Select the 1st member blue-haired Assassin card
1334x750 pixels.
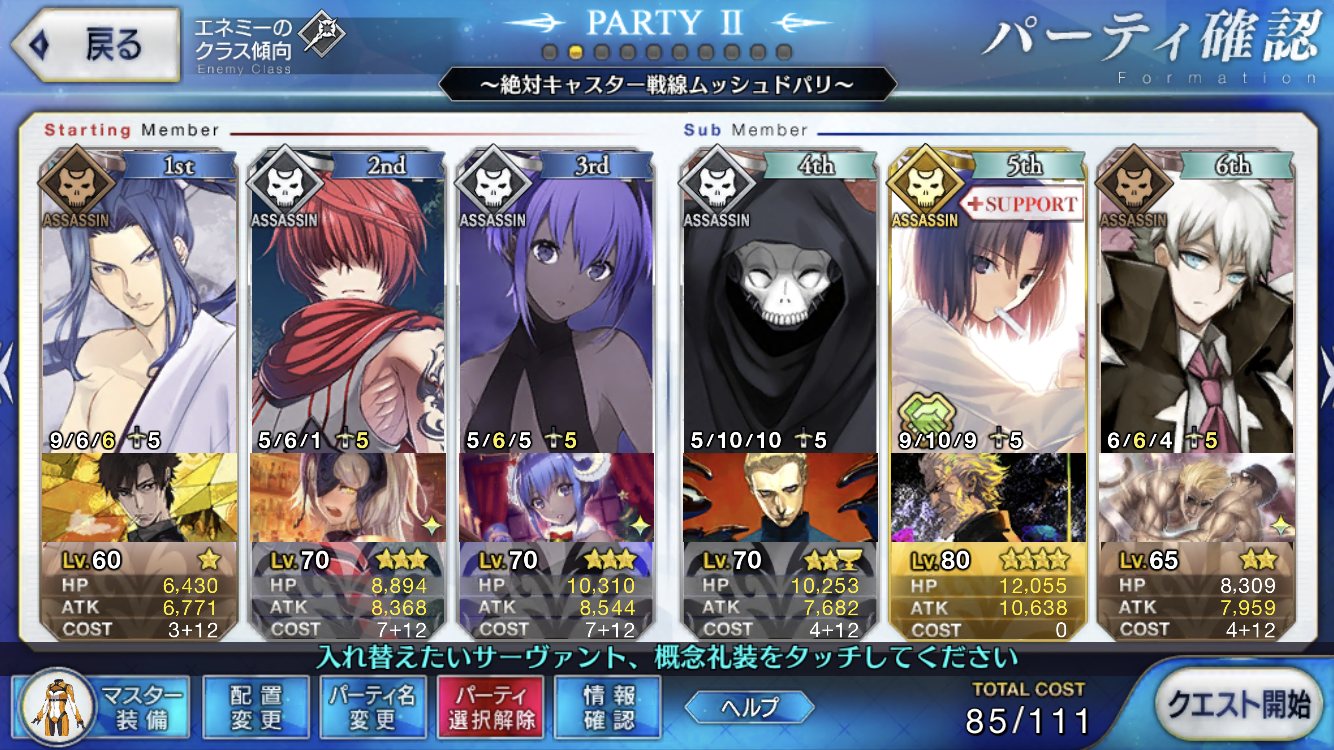(x=139, y=300)
